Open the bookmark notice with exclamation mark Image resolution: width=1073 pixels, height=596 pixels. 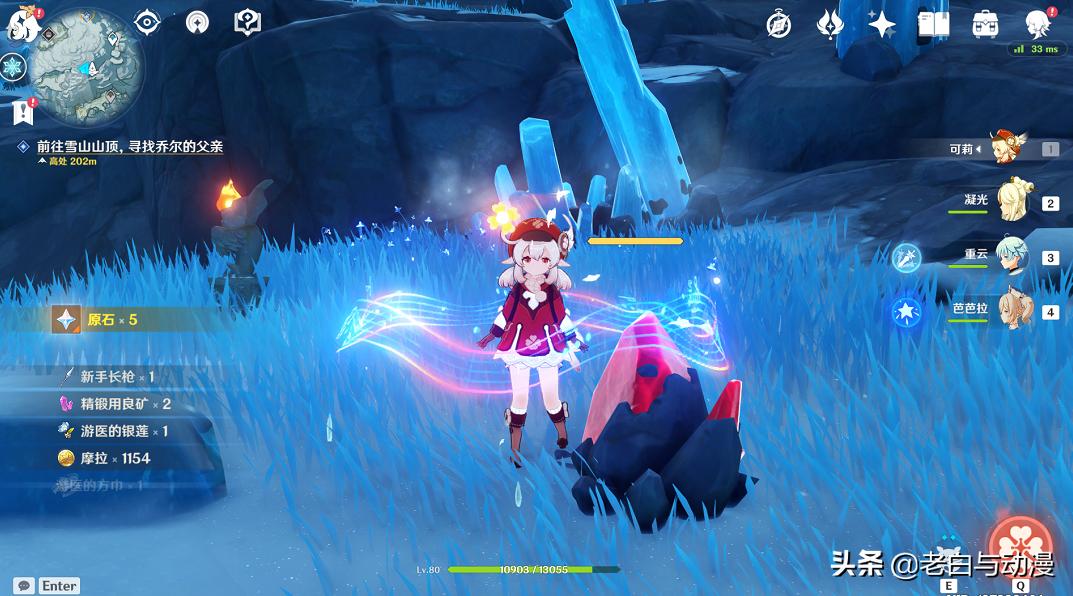[x=22, y=112]
